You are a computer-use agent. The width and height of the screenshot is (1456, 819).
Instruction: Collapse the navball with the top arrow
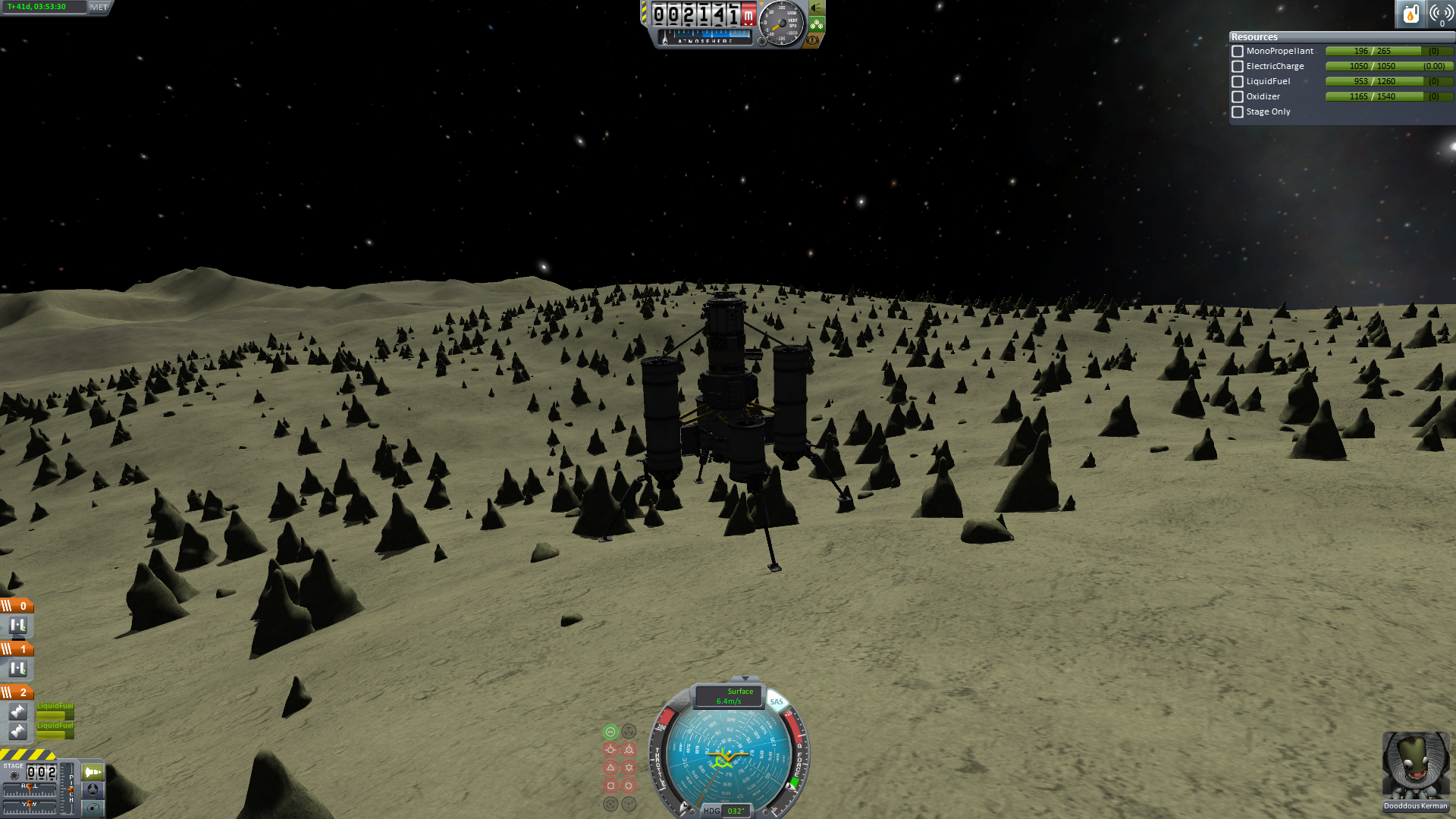(x=745, y=679)
